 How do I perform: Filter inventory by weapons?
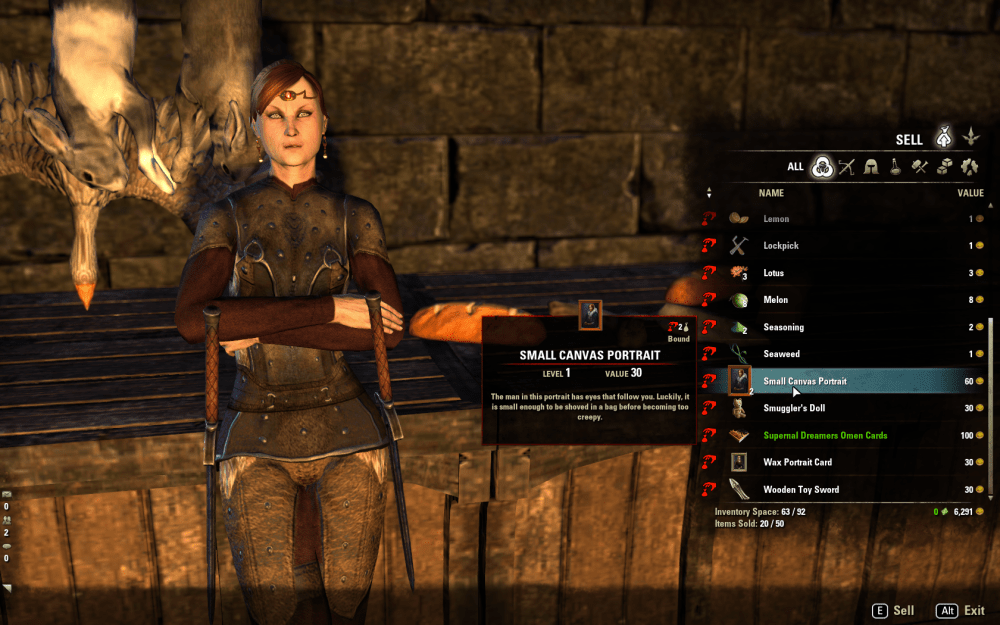(x=847, y=167)
